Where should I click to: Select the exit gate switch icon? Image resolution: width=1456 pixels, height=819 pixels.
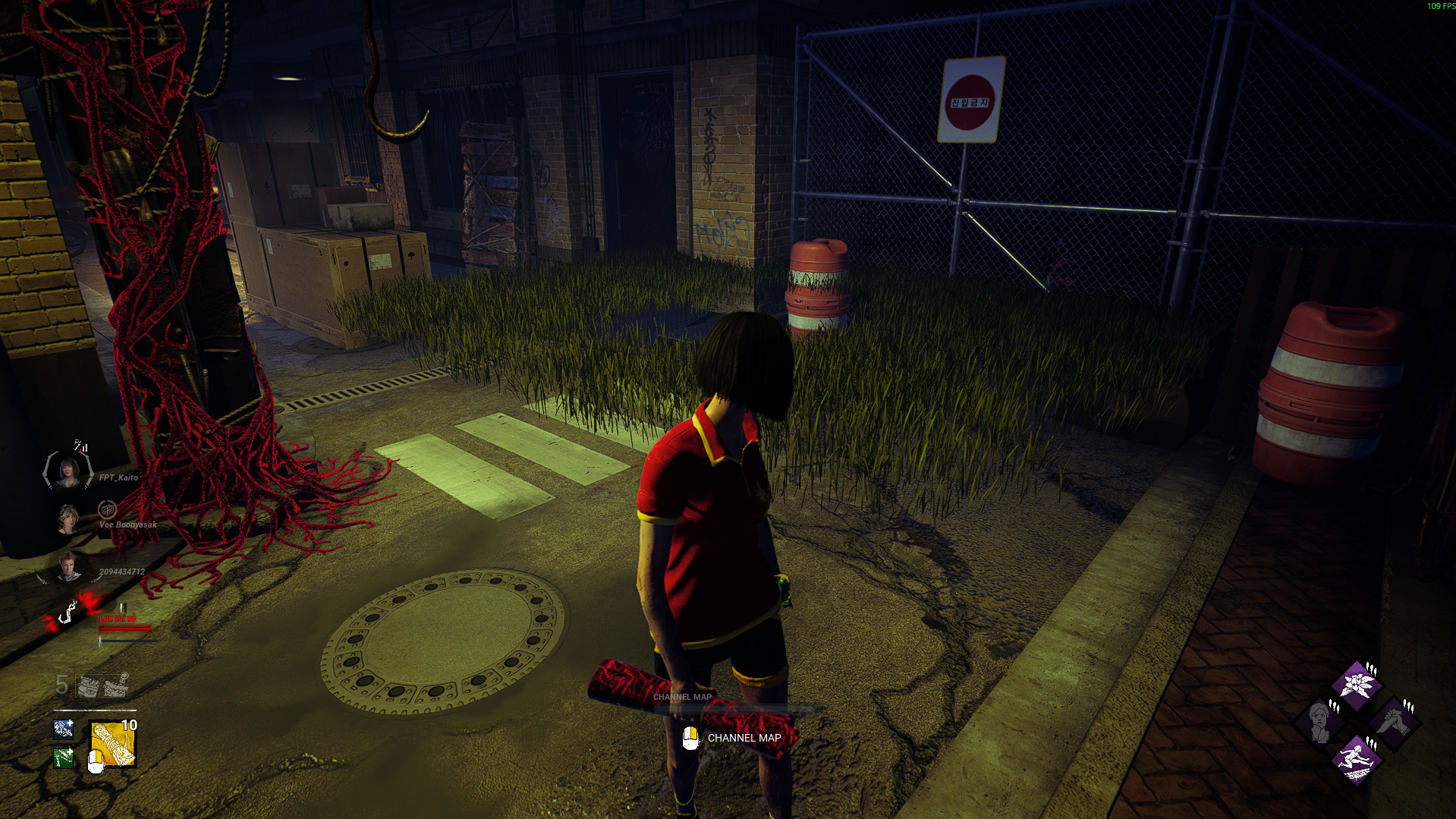tap(116, 685)
